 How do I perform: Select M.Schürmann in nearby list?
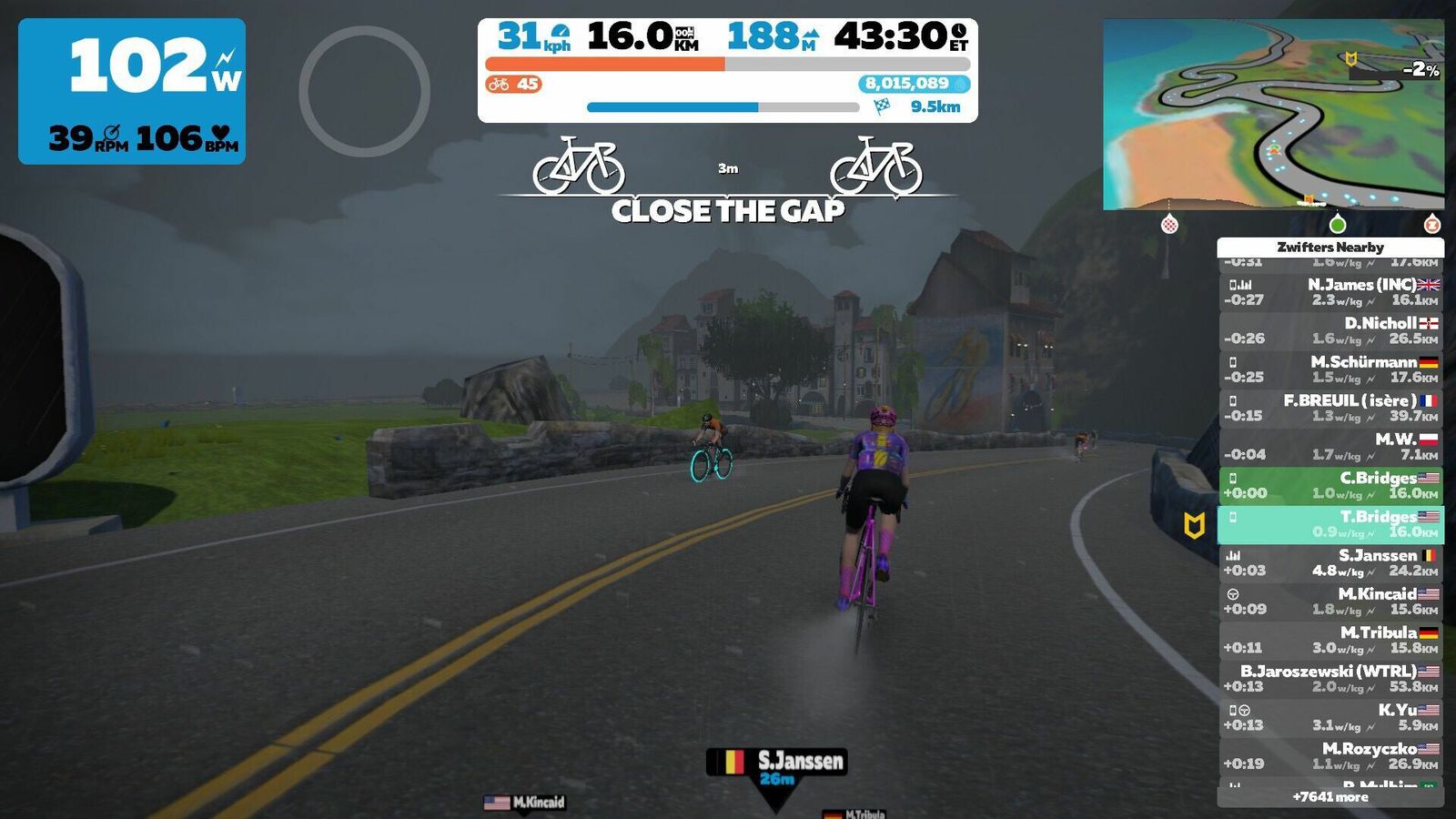click(1330, 369)
